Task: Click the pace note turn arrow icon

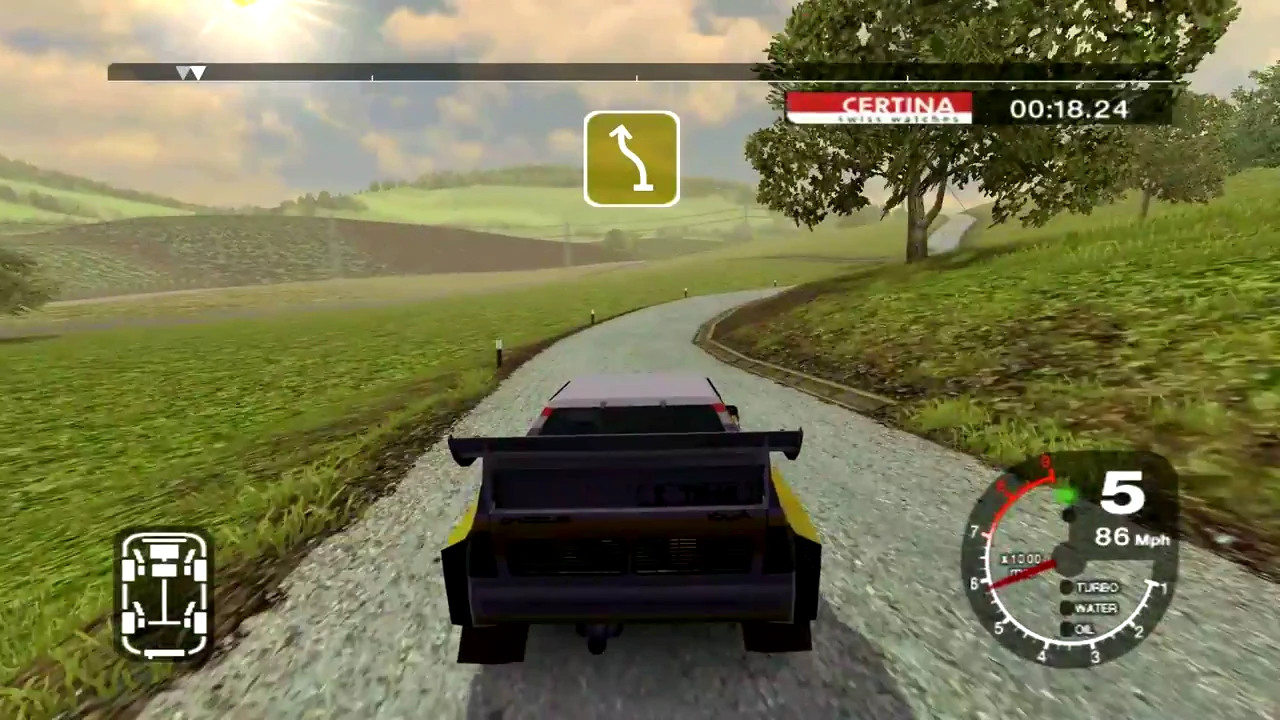Action: [631, 159]
